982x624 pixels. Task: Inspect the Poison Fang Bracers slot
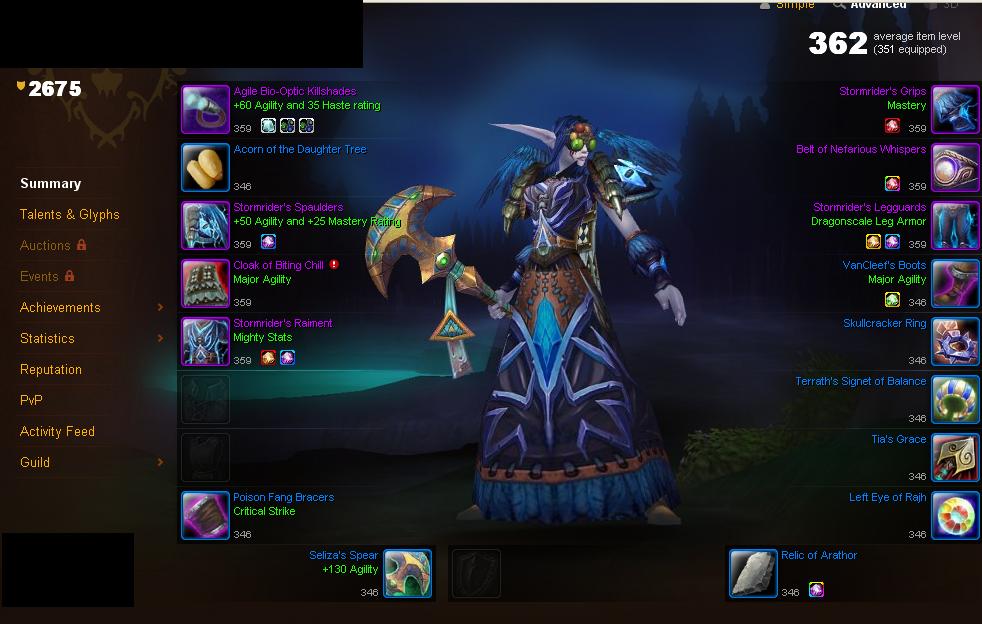coord(205,516)
